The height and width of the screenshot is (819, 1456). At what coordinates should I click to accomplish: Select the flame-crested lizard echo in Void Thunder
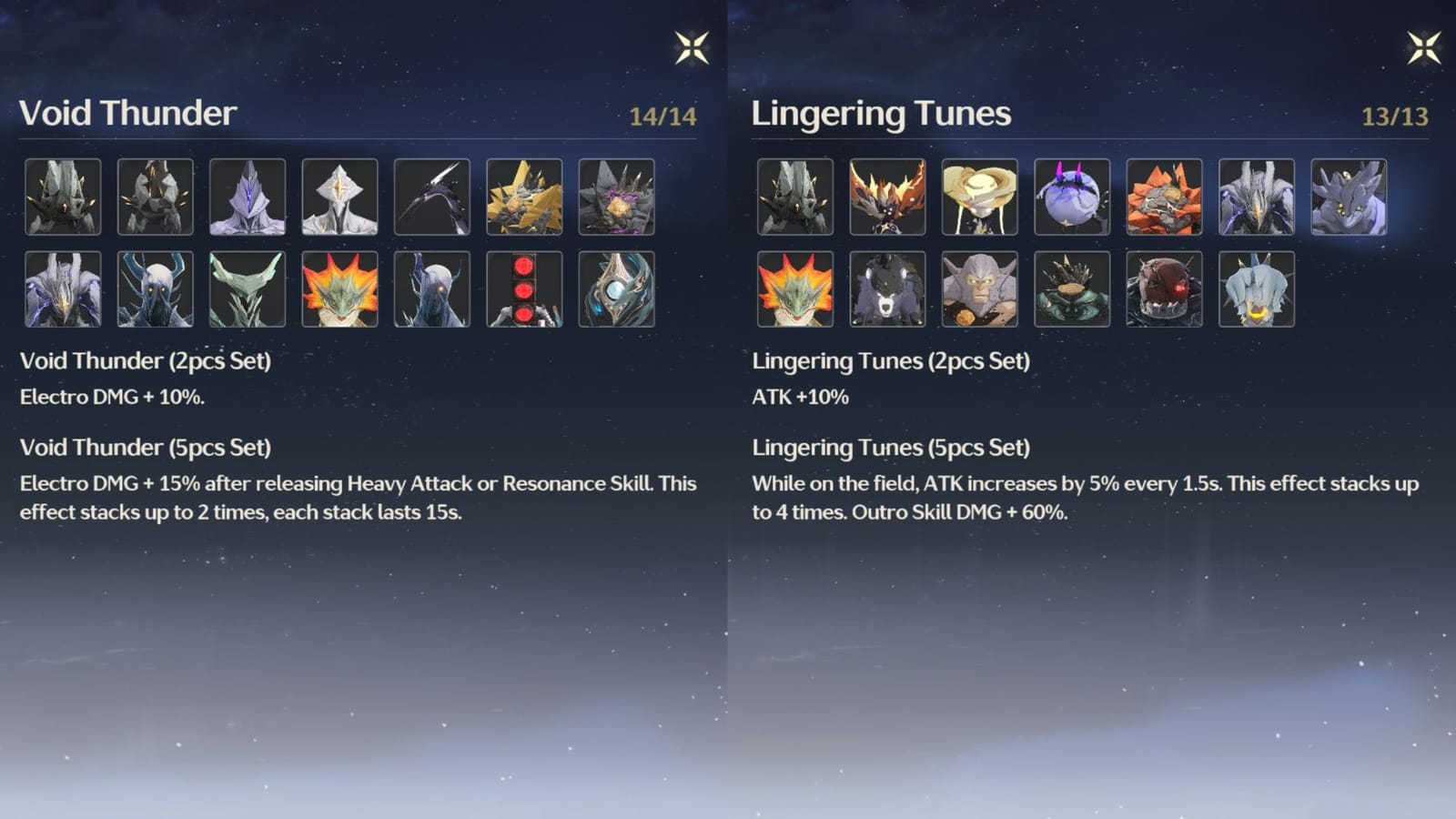[x=340, y=291]
